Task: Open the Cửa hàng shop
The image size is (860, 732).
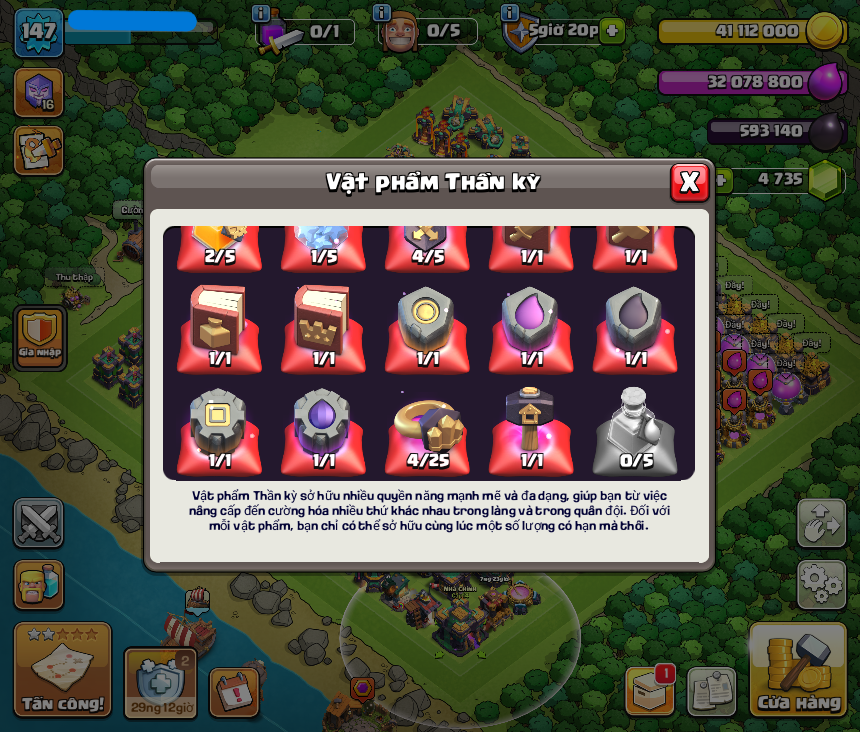Action: [798, 669]
